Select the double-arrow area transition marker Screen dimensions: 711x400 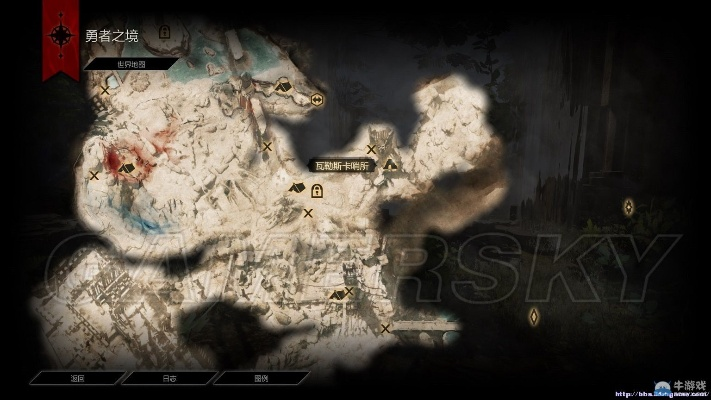(x=317, y=99)
